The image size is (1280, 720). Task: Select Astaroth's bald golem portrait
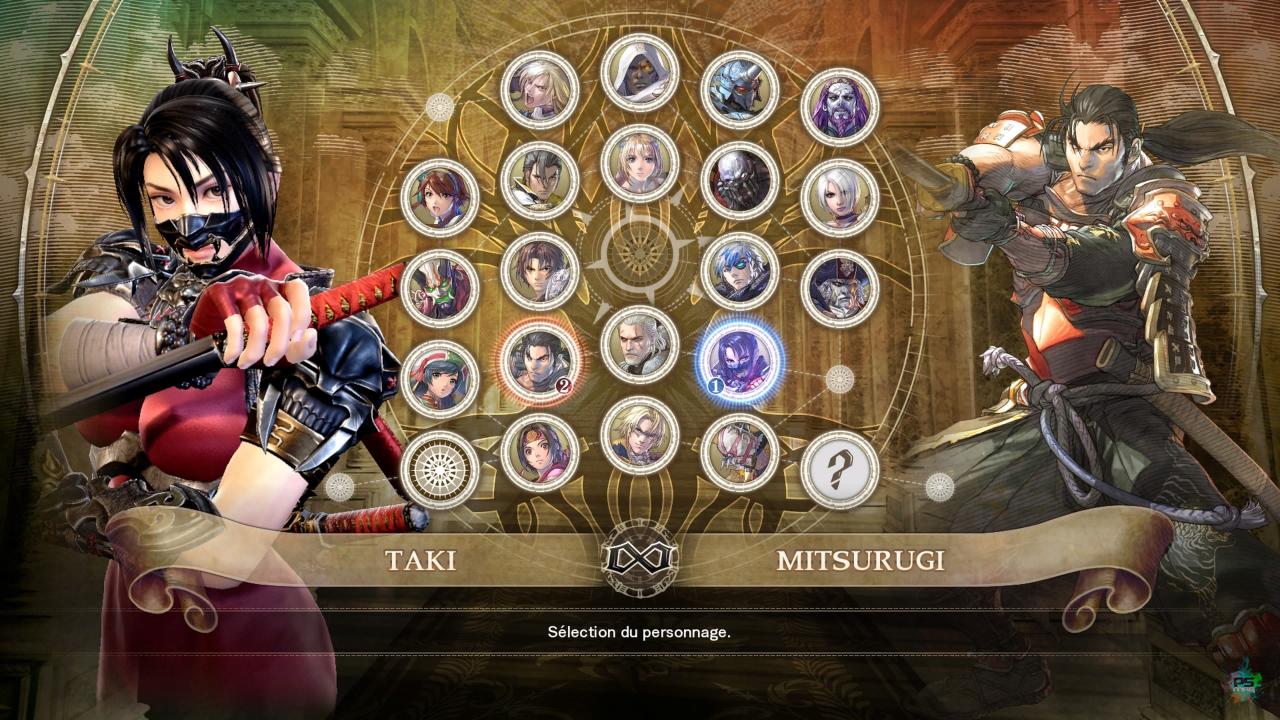tap(740, 180)
